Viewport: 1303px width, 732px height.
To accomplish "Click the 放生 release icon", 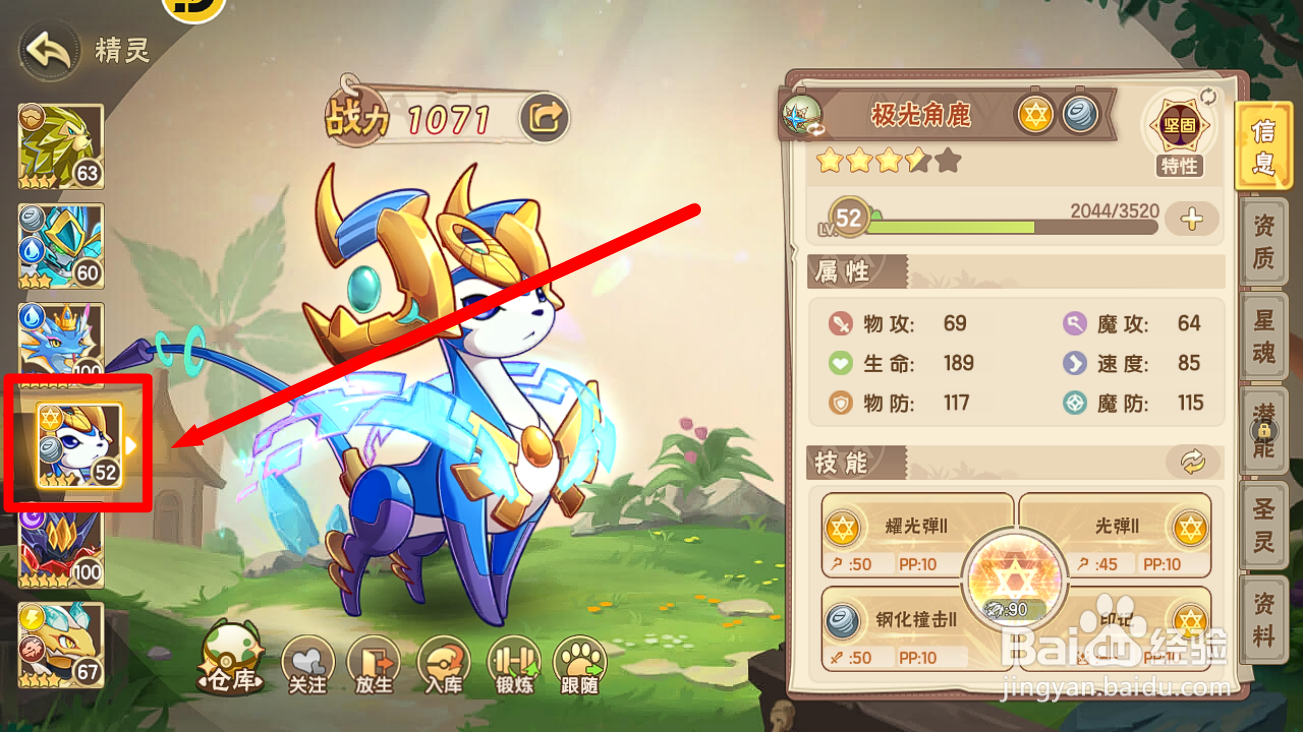I will [373, 663].
